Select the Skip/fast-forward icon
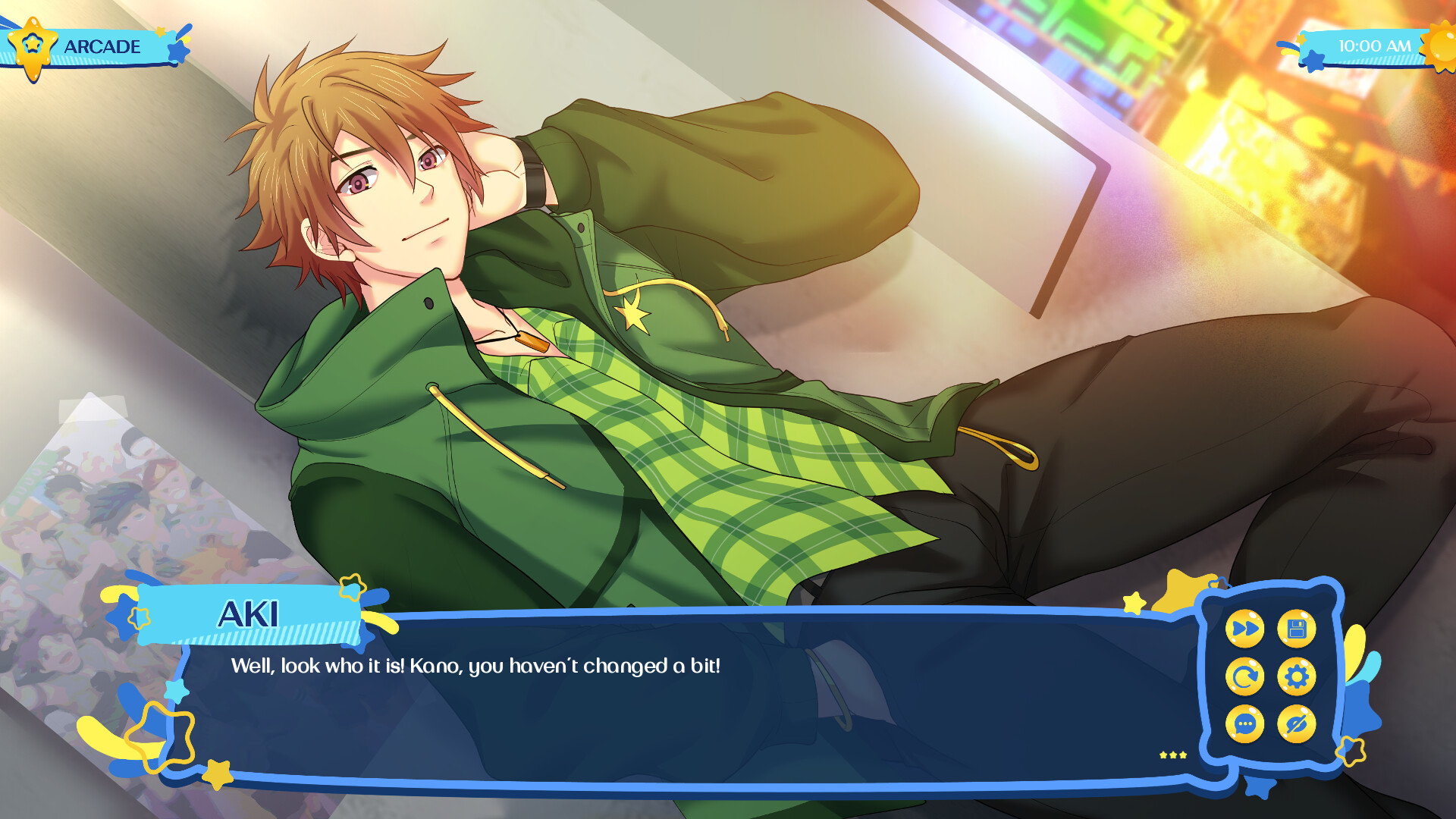The height and width of the screenshot is (819, 1456). (x=1246, y=628)
